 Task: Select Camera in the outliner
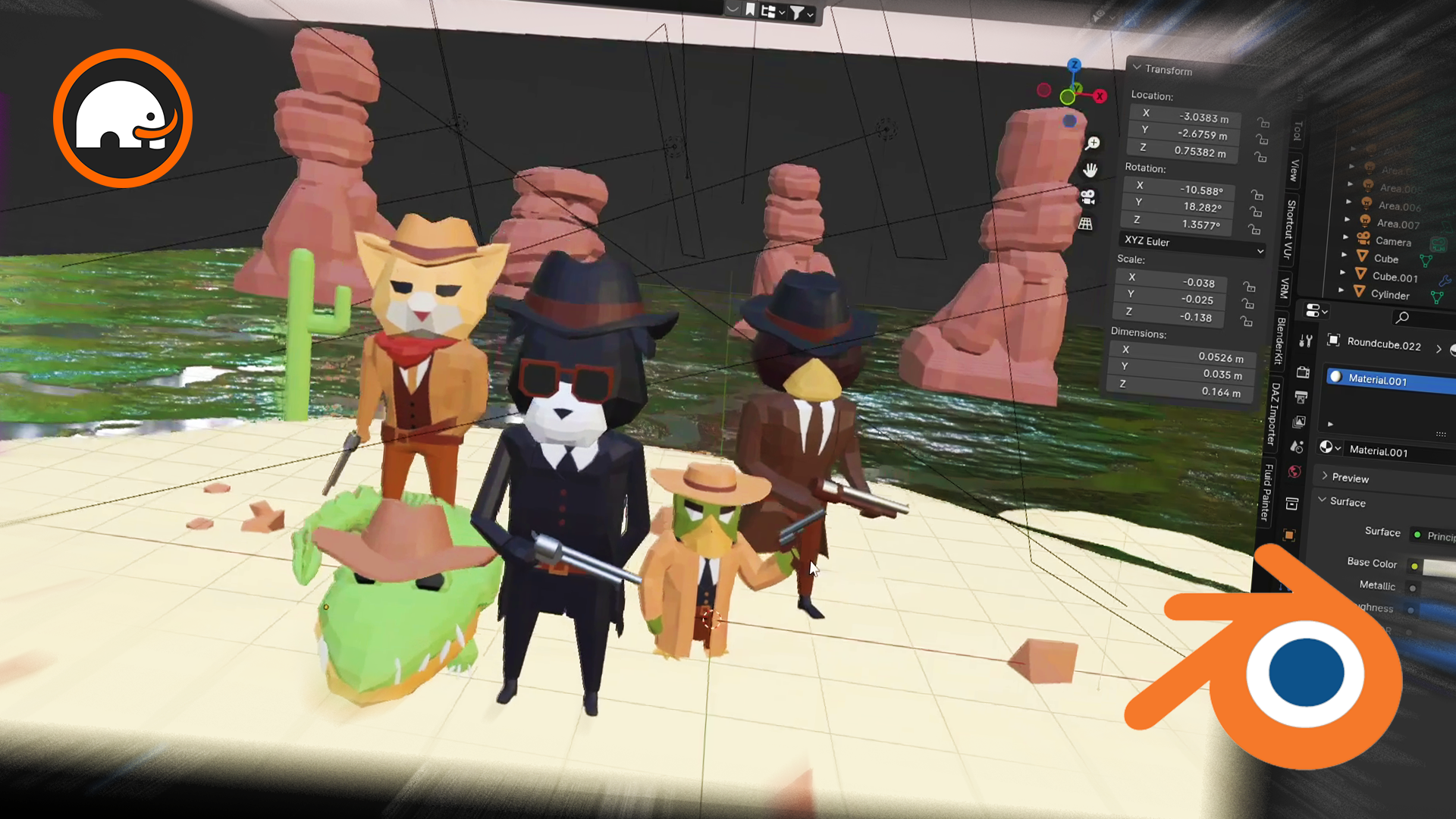point(1393,242)
